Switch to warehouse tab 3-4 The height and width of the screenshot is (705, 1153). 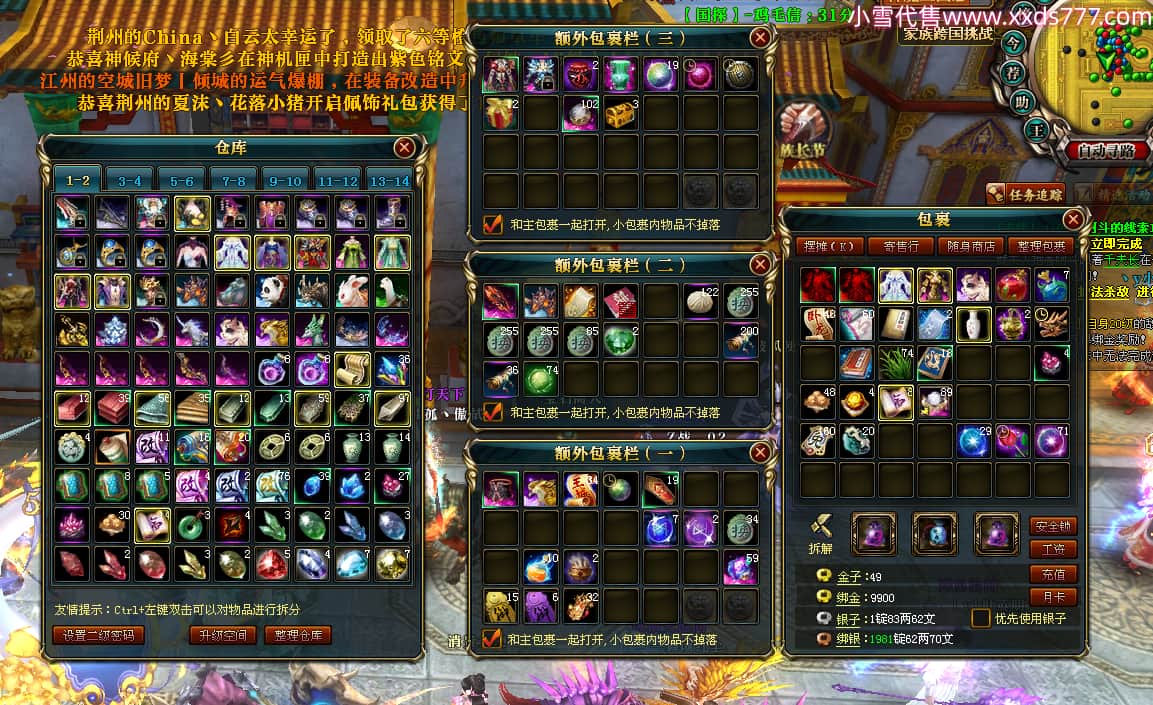[130, 181]
